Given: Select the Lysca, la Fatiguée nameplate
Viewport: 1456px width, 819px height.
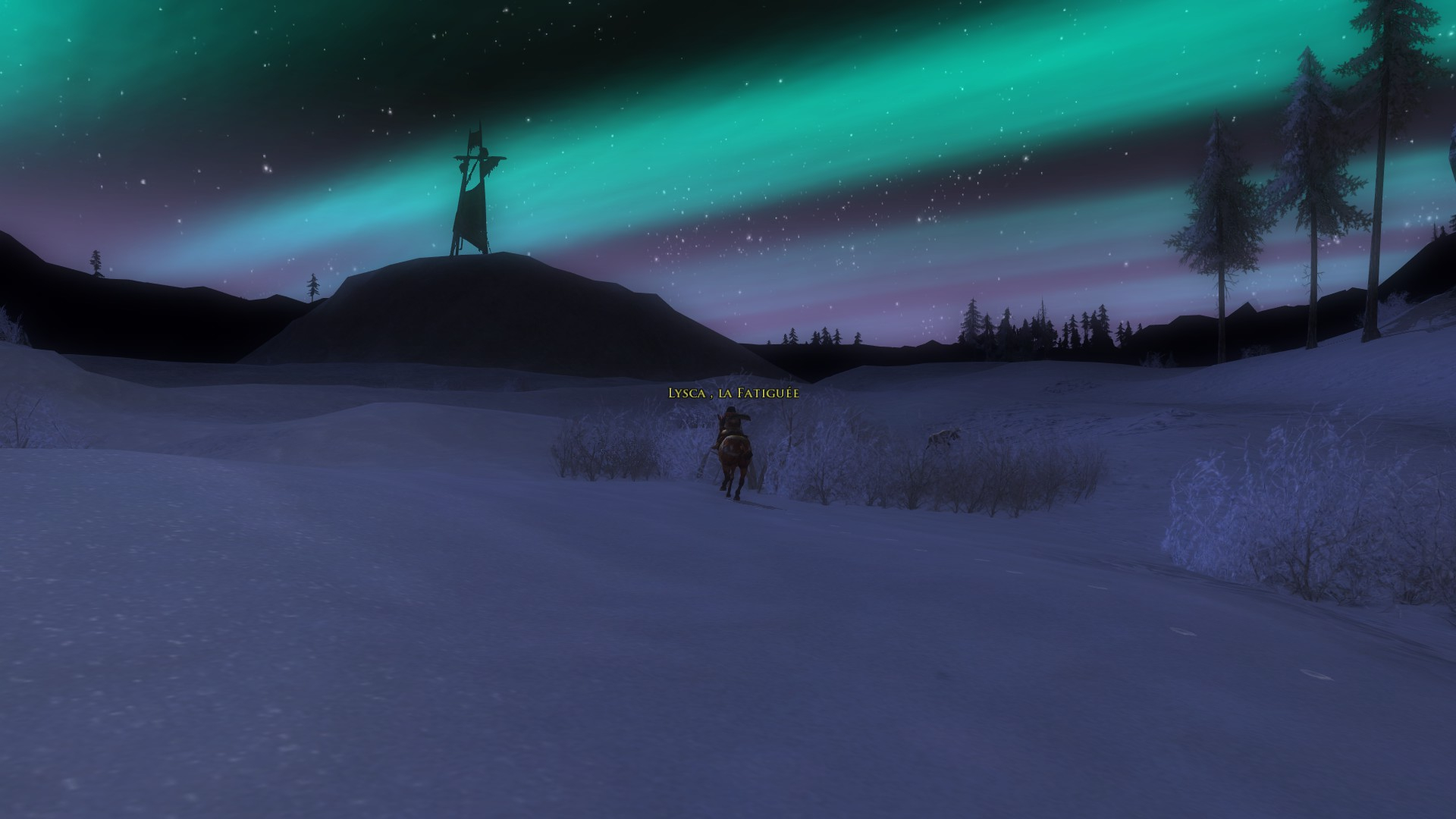Looking at the screenshot, I should click(x=733, y=393).
